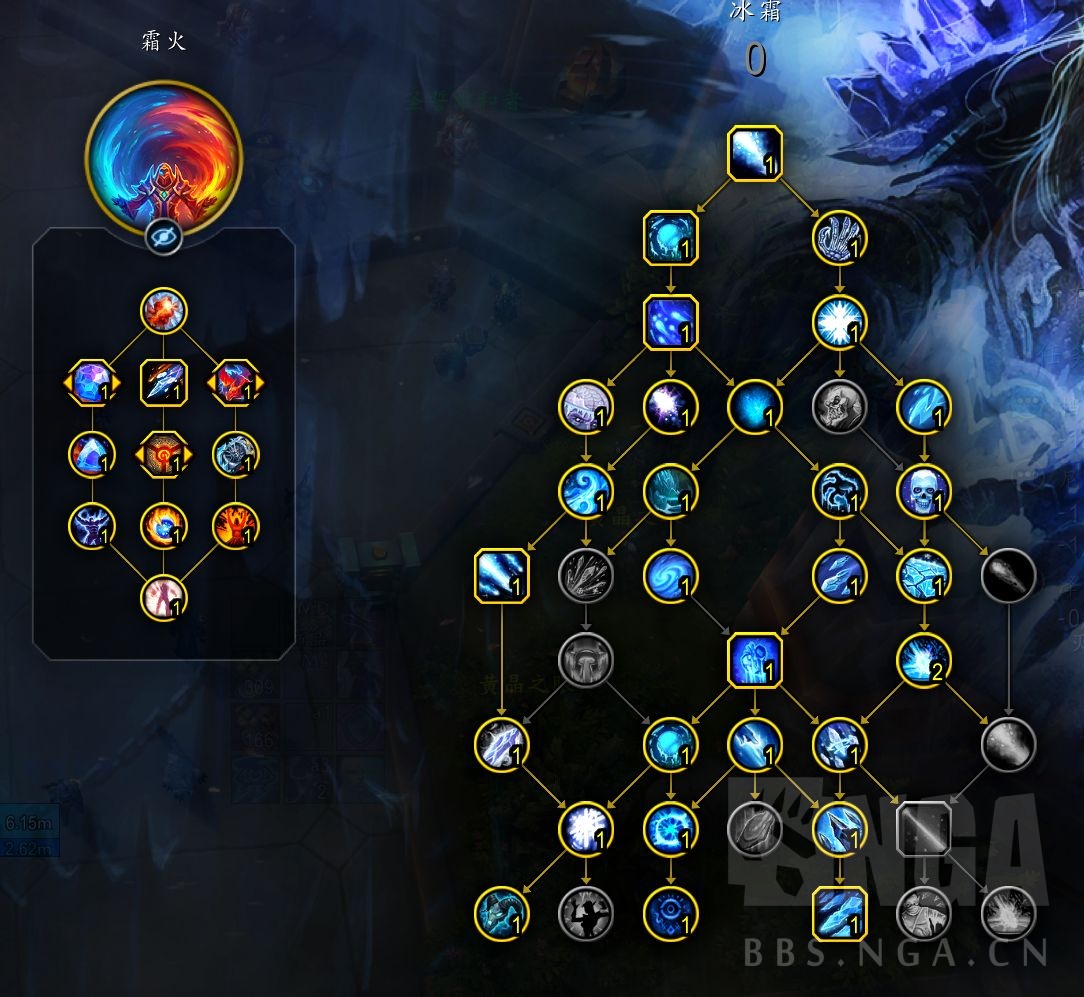1084x997 pixels.
Task: Choose the icy blue skull talent
Action: tap(923, 491)
